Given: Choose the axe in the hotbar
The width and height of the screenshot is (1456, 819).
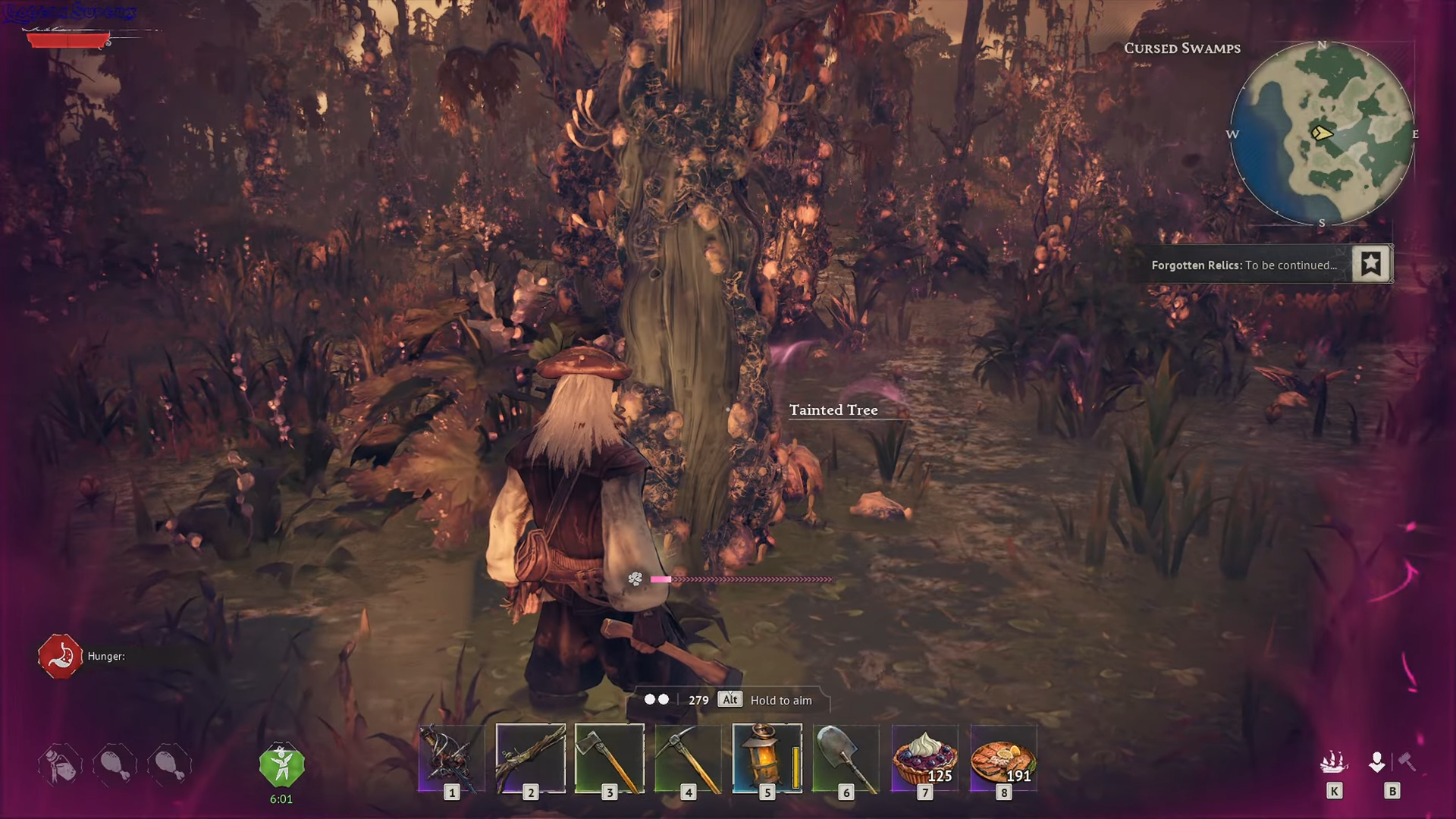Looking at the screenshot, I should click(x=610, y=758).
